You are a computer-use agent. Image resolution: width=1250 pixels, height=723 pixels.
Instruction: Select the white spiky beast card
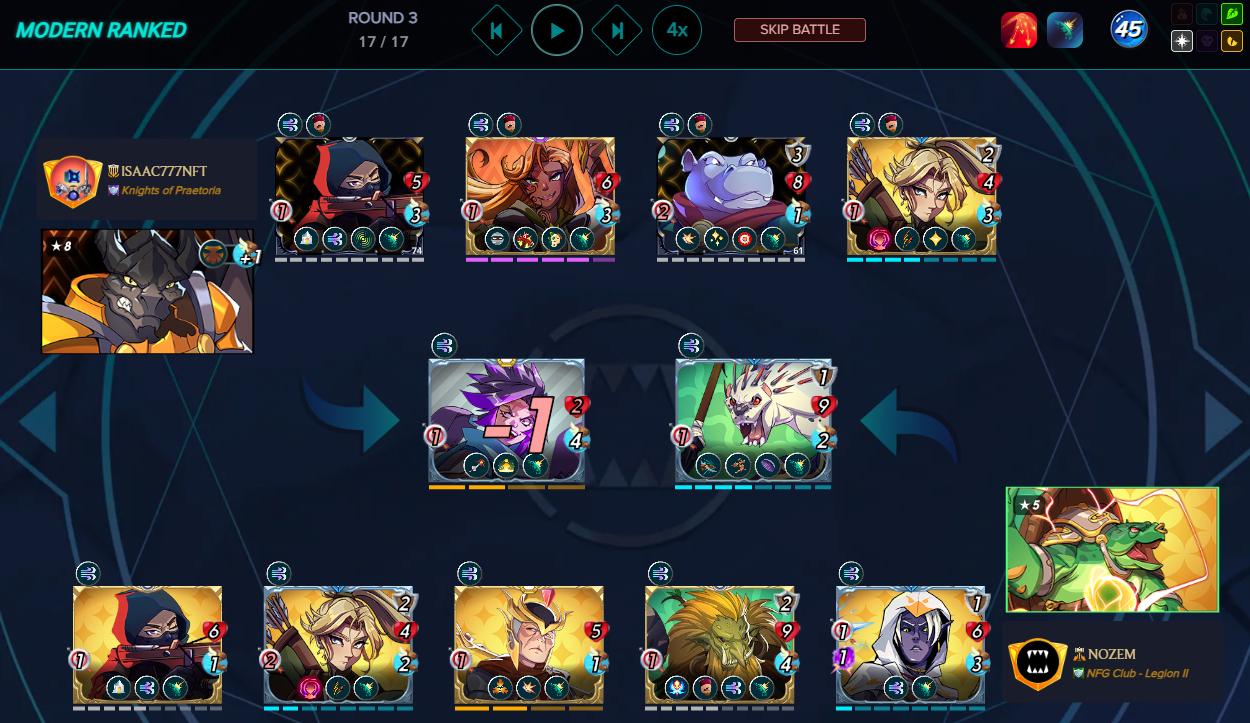[x=753, y=418]
